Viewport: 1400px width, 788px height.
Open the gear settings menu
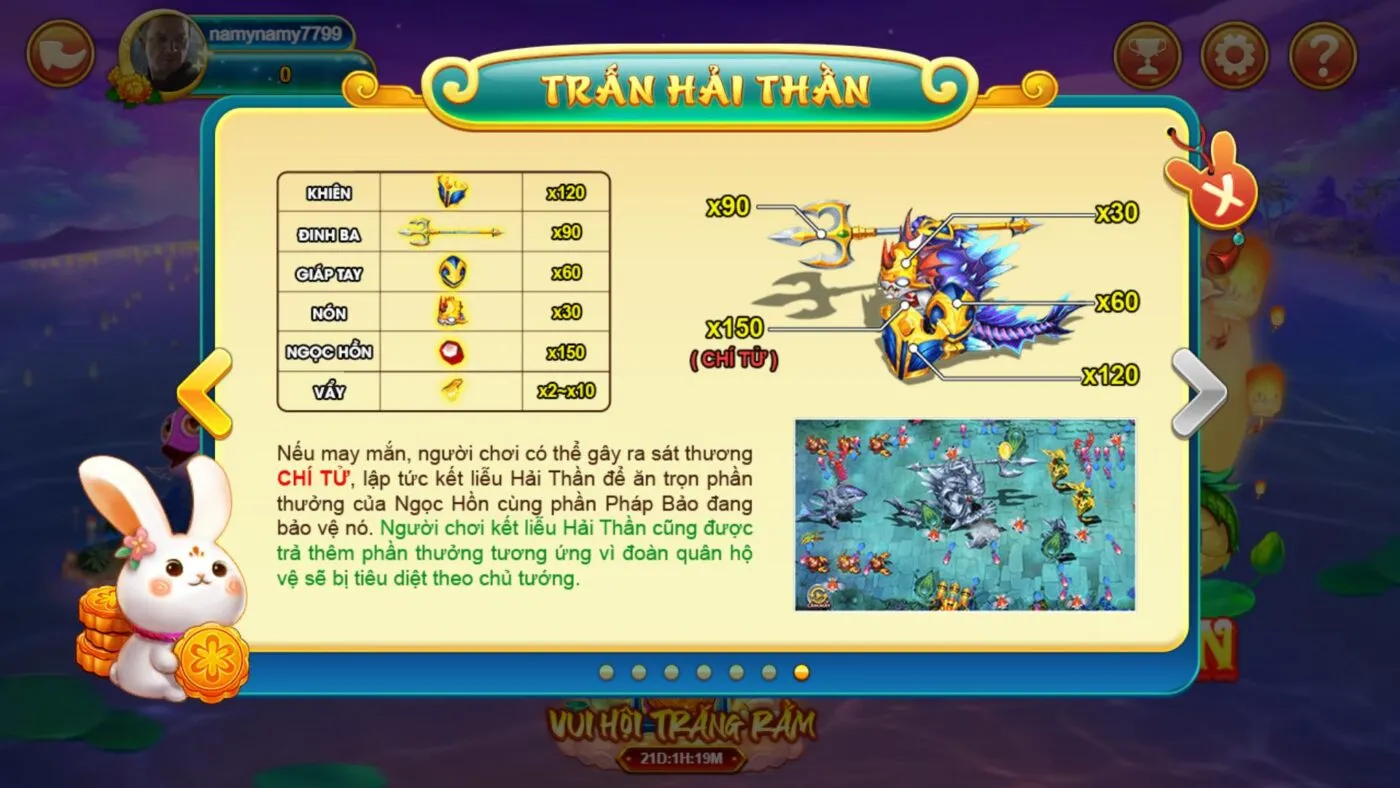coord(1234,55)
